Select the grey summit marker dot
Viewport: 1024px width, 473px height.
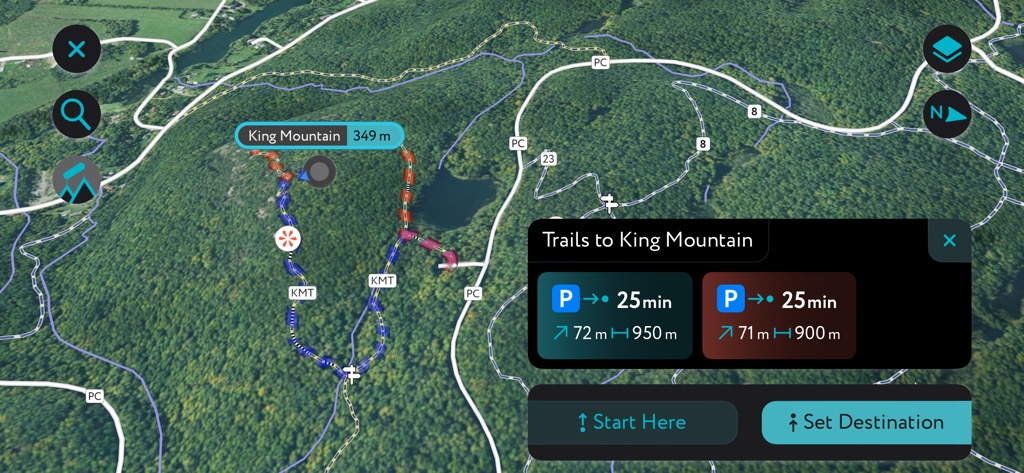(320, 171)
